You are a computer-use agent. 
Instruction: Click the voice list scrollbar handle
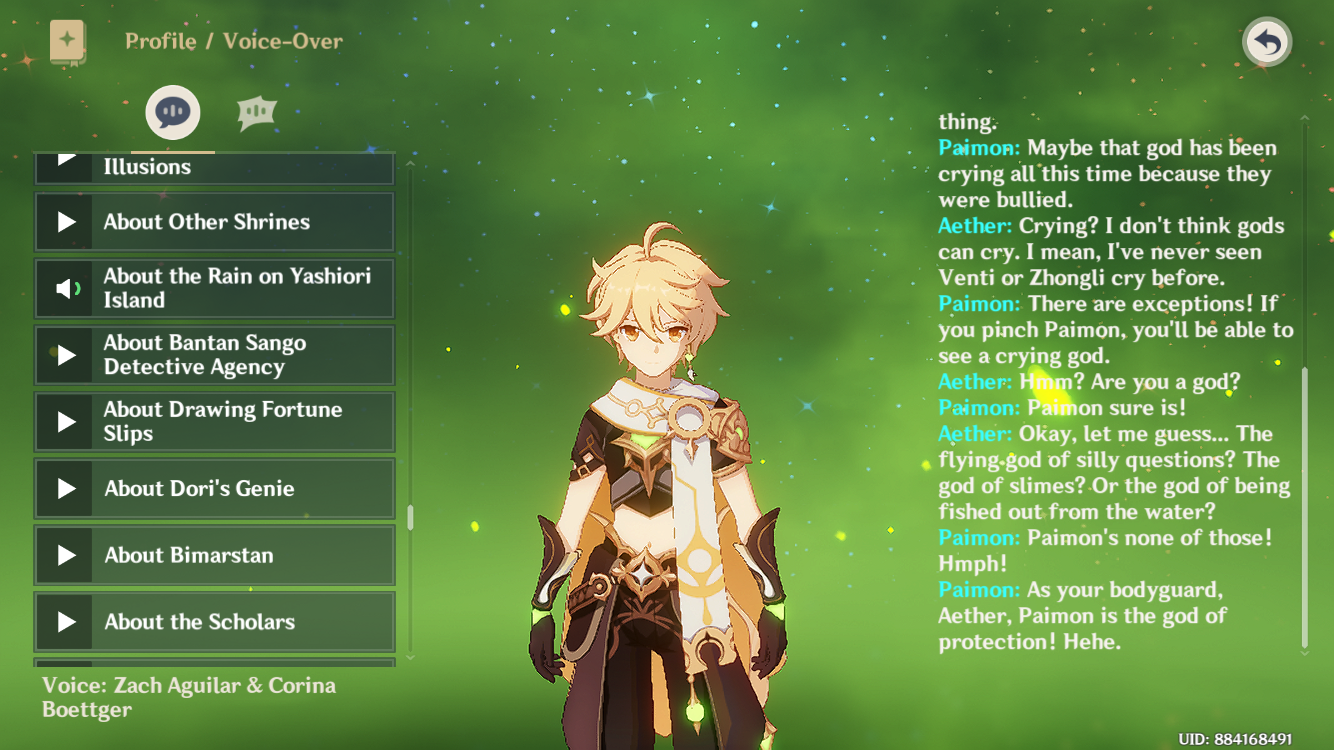(x=410, y=517)
